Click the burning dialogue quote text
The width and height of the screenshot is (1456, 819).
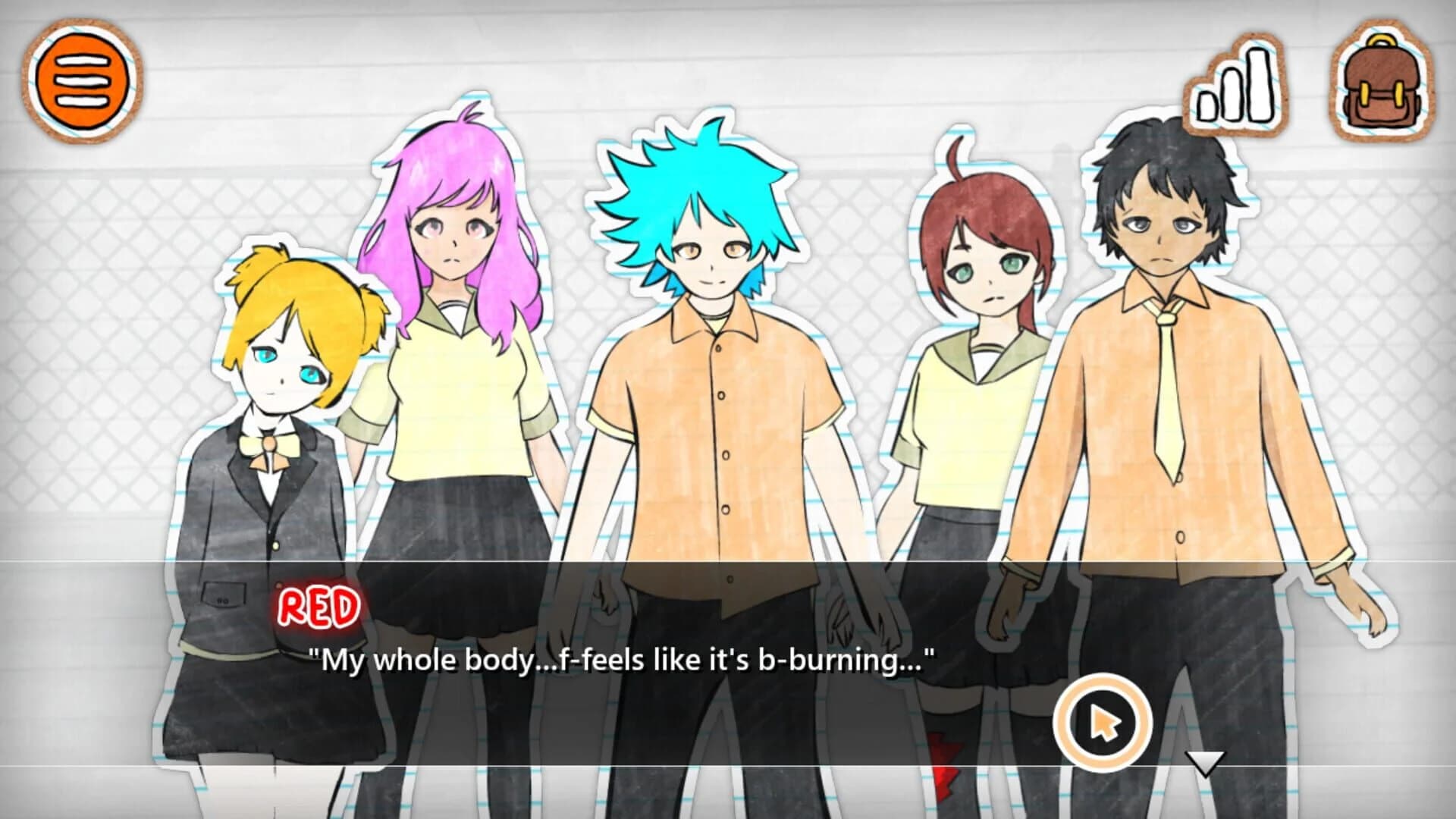622,661
